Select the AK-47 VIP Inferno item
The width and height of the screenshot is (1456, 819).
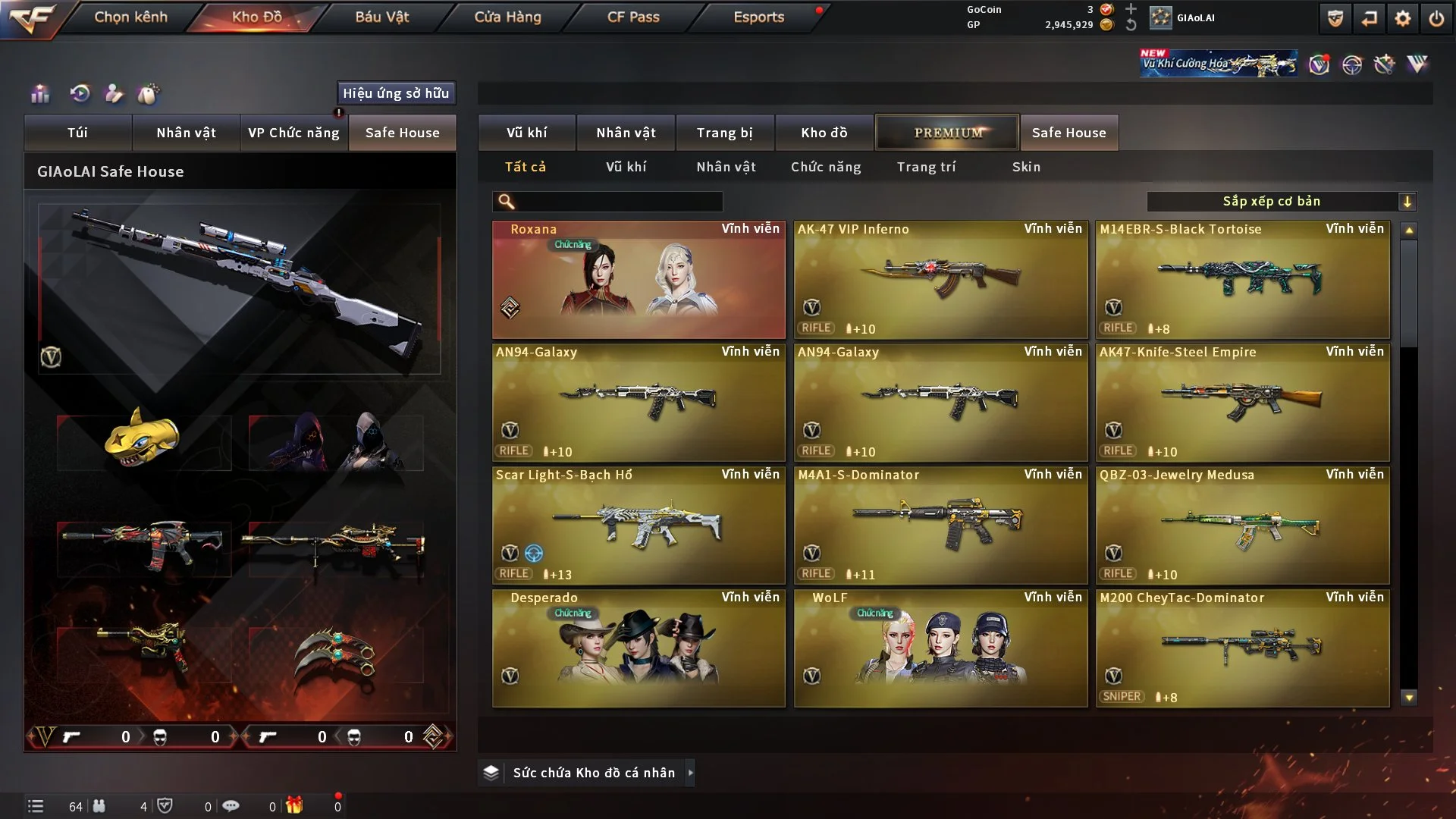940,279
